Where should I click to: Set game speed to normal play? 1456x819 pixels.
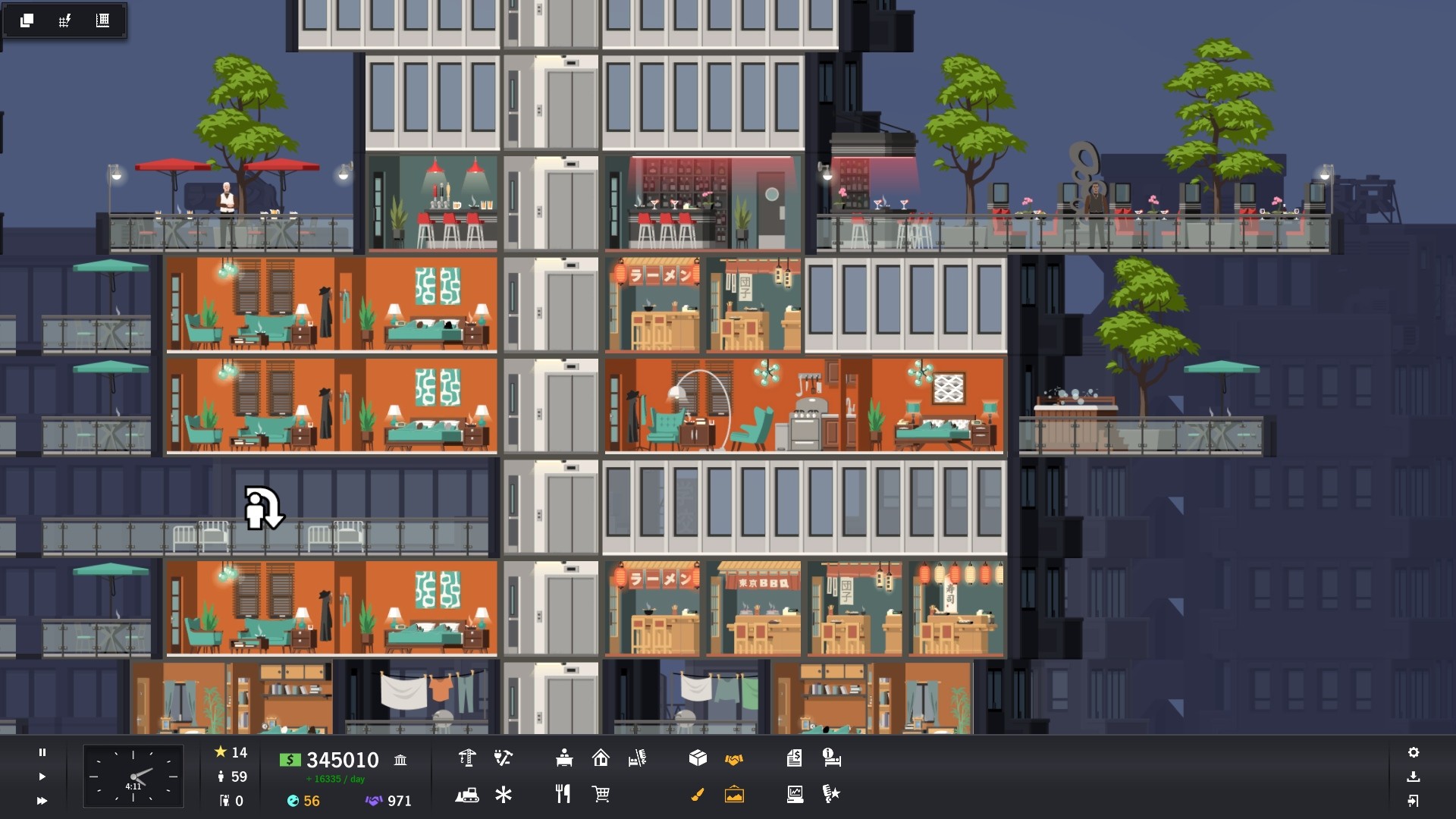point(42,777)
